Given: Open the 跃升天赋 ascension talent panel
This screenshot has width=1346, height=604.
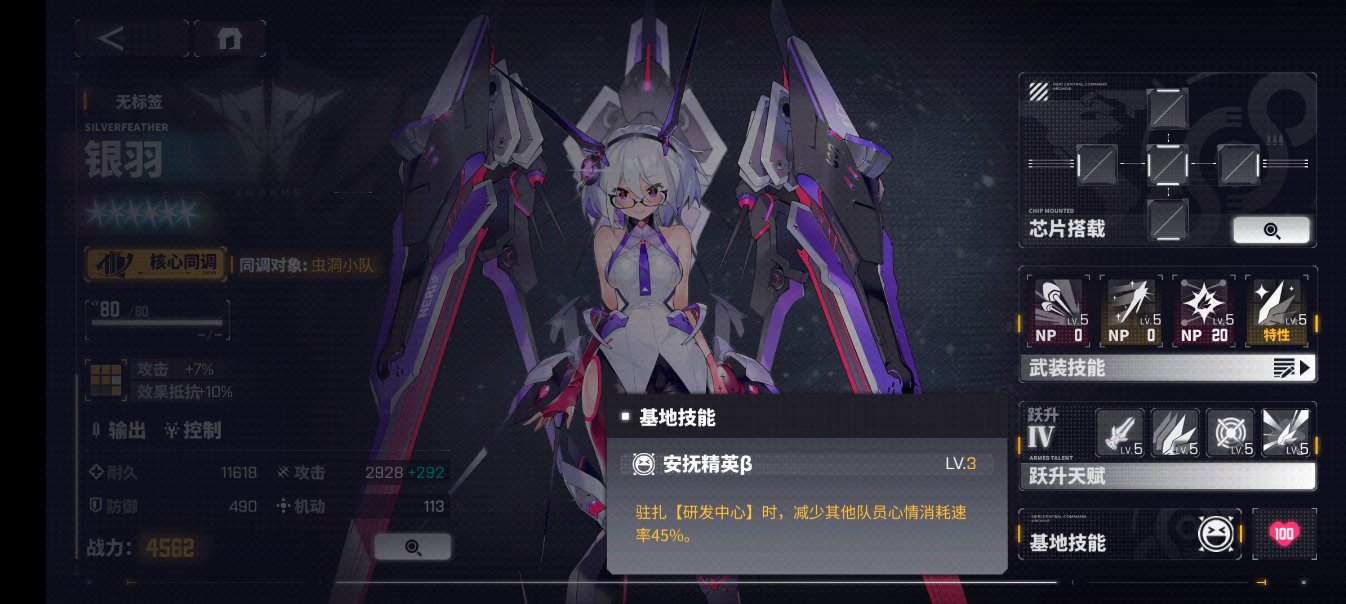Looking at the screenshot, I should [x=1167, y=477].
